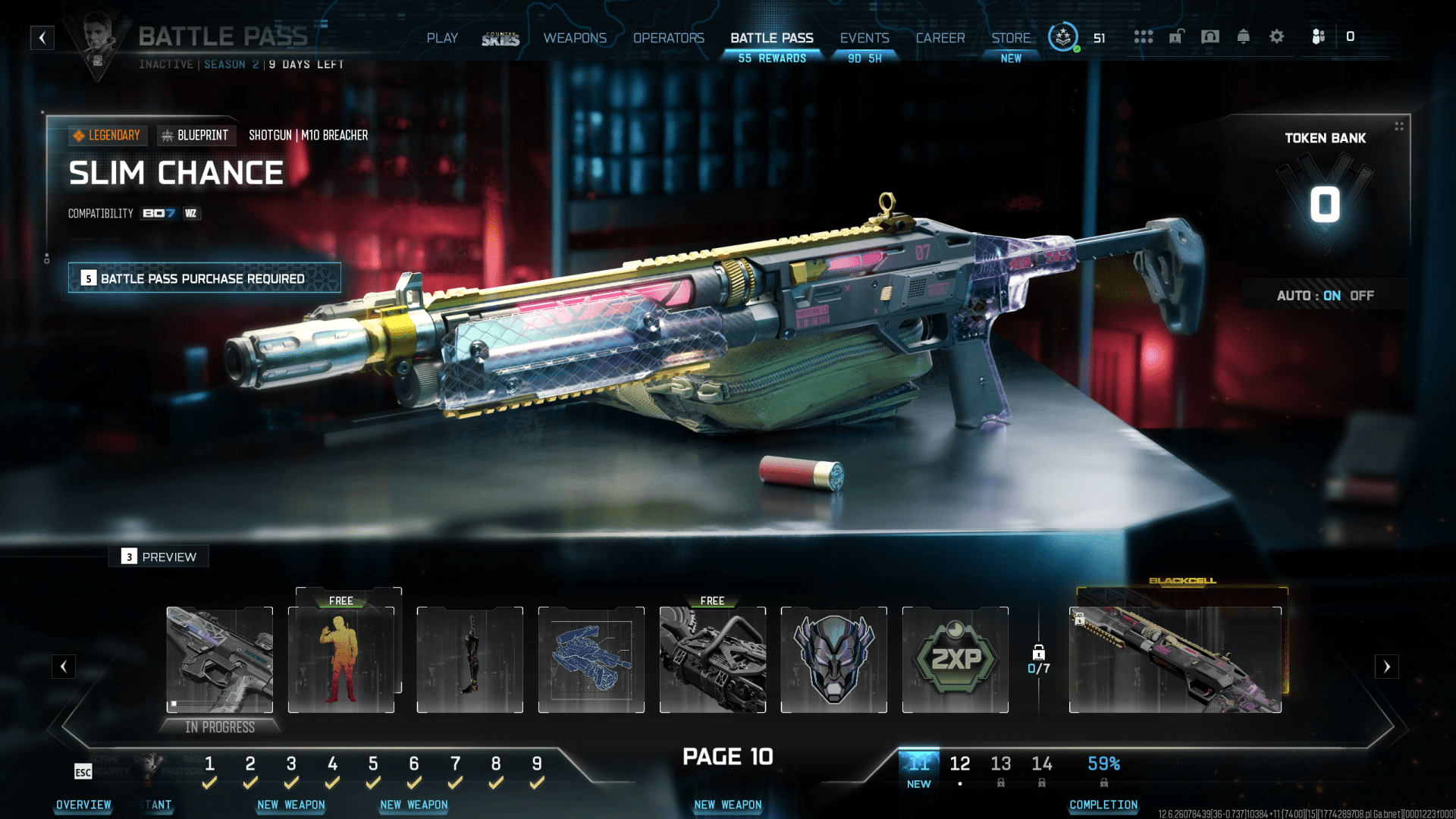Open the notifications bell icon
The width and height of the screenshot is (1456, 819).
1243,36
